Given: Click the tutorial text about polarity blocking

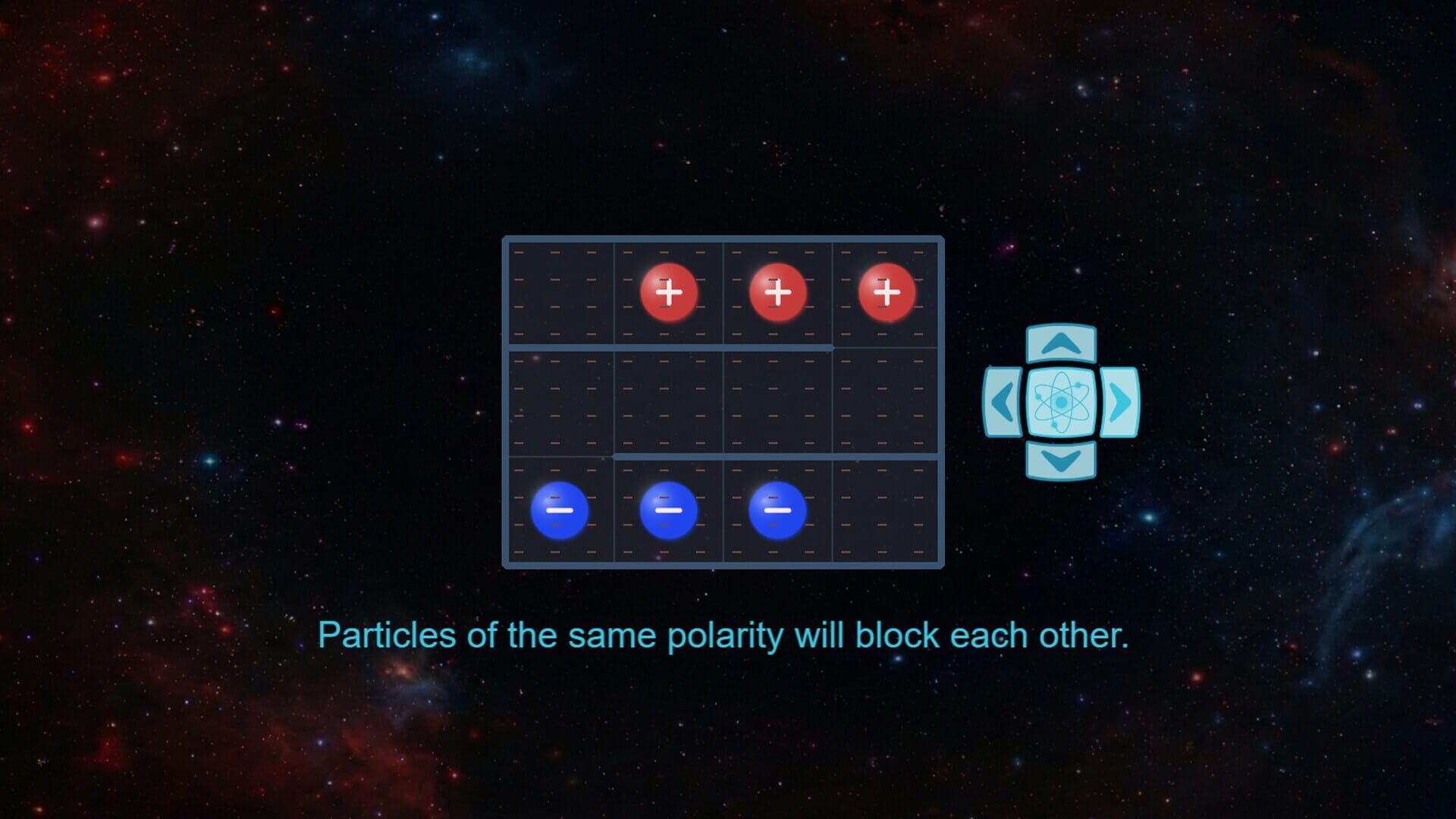Looking at the screenshot, I should coord(726,636).
